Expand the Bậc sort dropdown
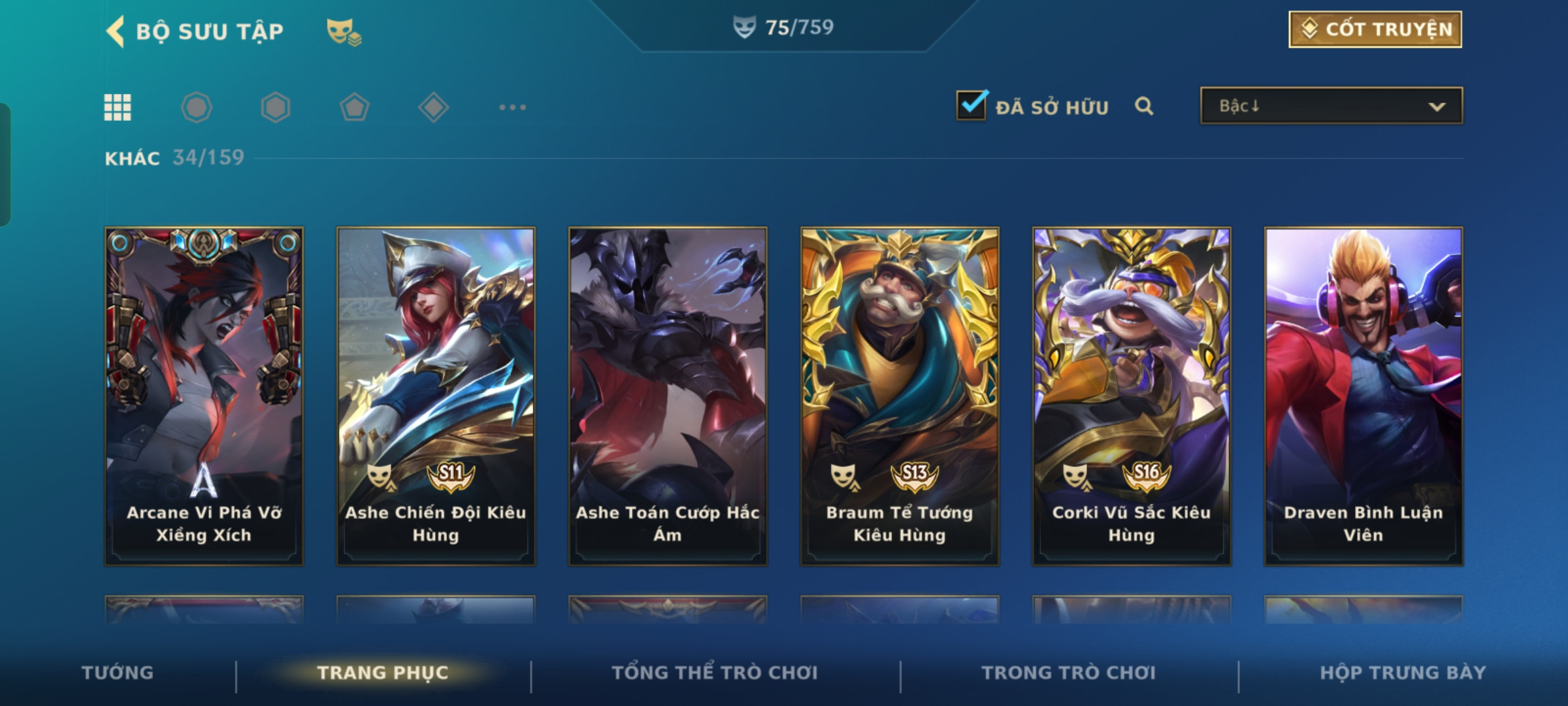Image resolution: width=1568 pixels, height=706 pixels. [1331, 106]
